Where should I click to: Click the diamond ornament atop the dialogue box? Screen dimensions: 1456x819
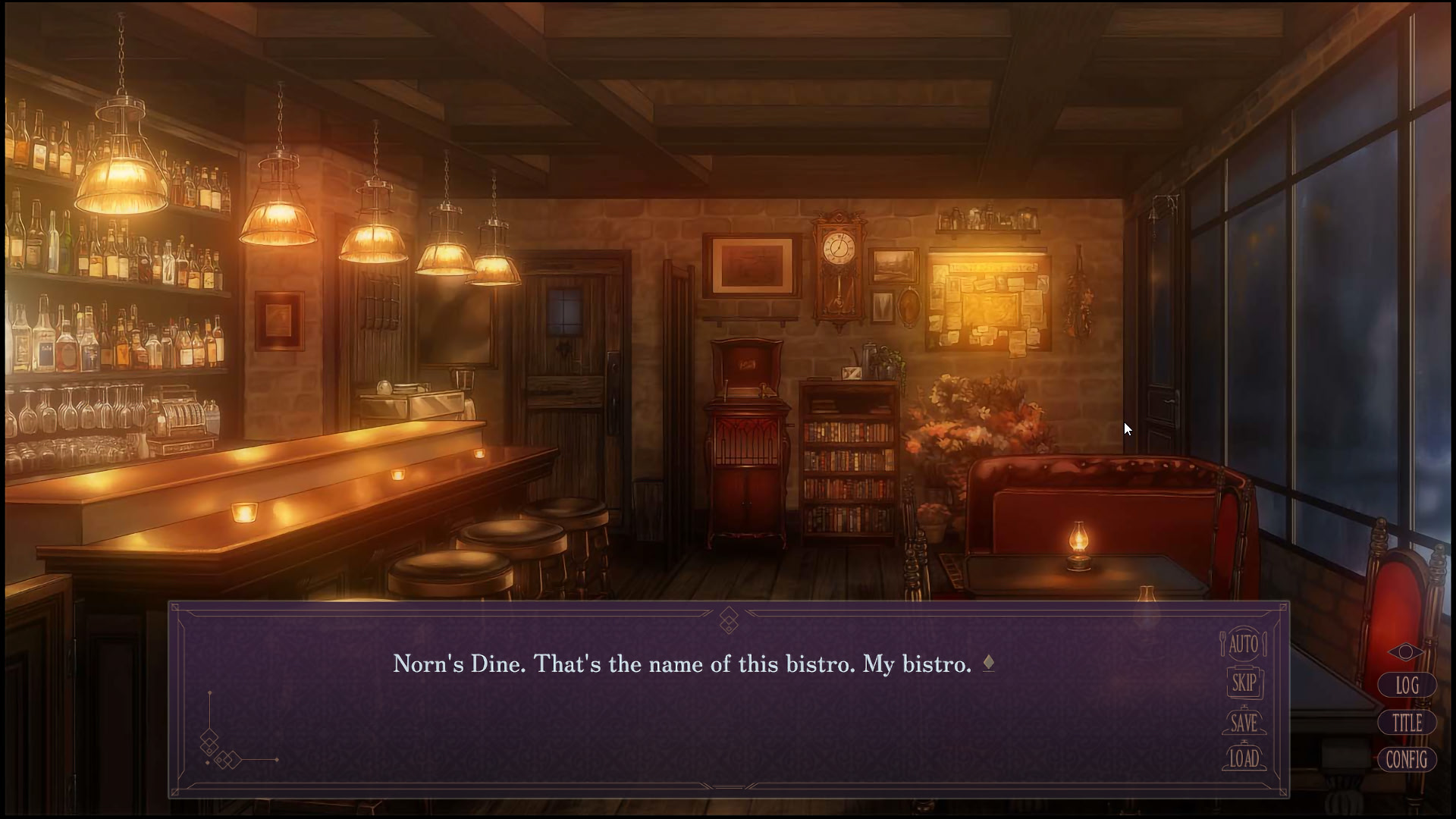pos(730,620)
